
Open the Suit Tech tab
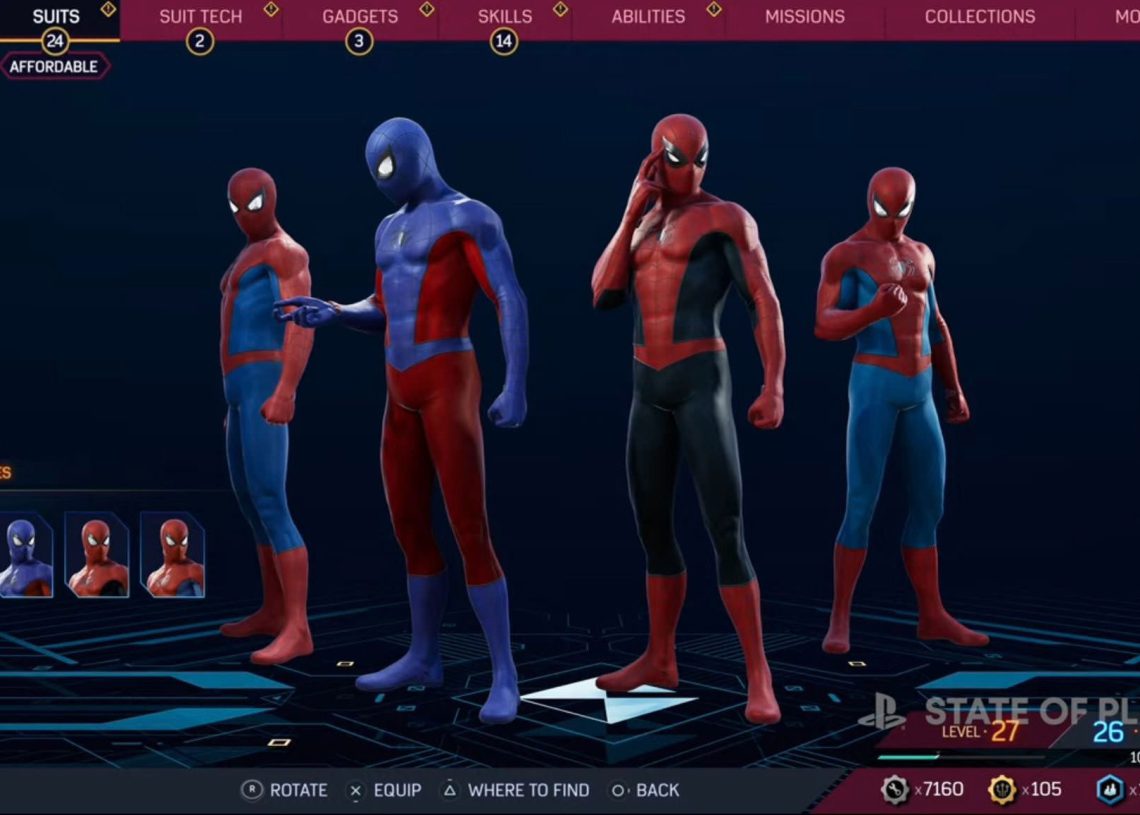pos(200,17)
